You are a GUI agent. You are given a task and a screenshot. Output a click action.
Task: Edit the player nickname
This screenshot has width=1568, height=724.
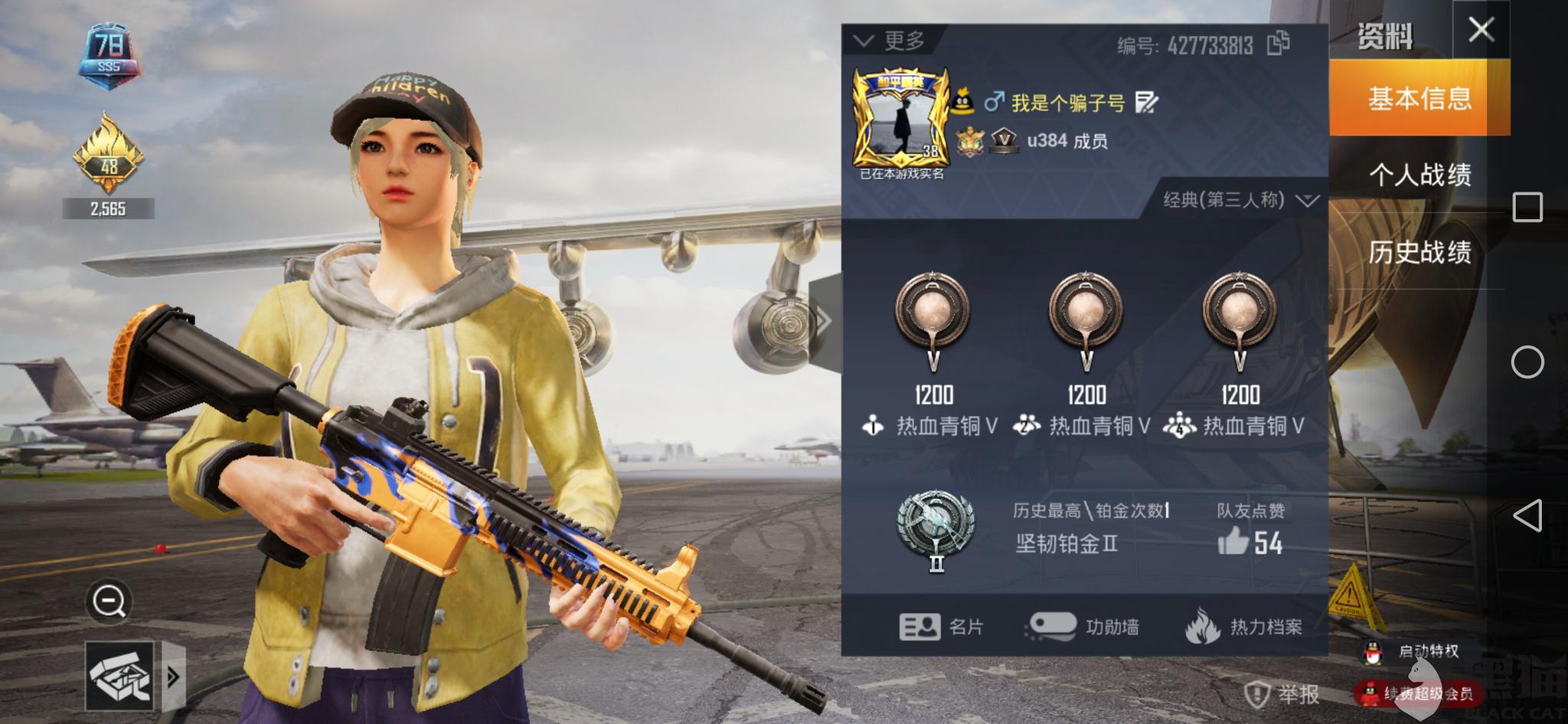click(x=1146, y=102)
